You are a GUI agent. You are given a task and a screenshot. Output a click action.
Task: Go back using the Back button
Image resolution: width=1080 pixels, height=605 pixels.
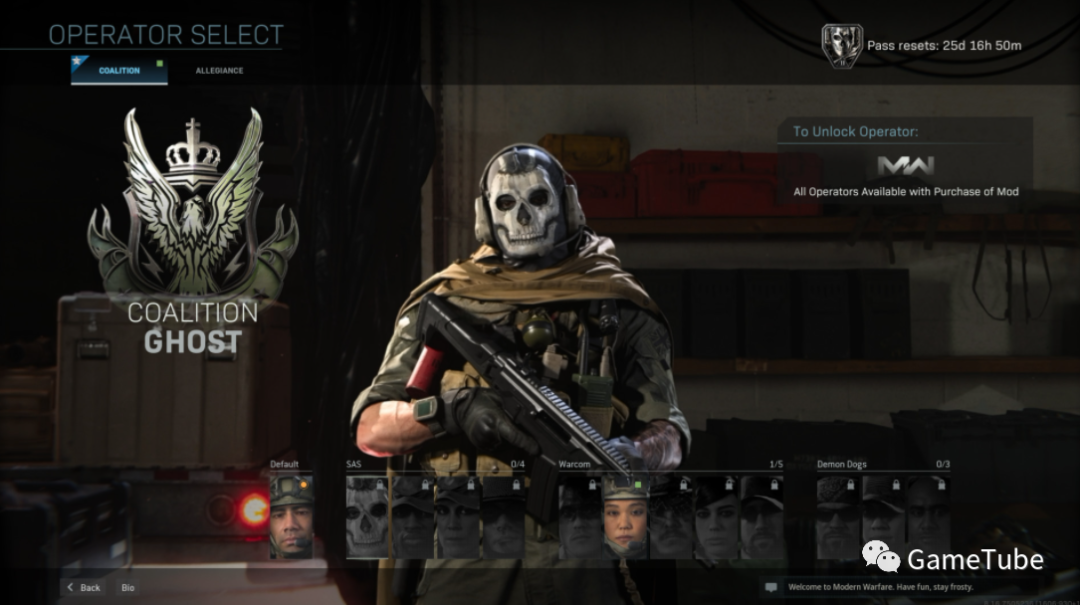coord(84,588)
